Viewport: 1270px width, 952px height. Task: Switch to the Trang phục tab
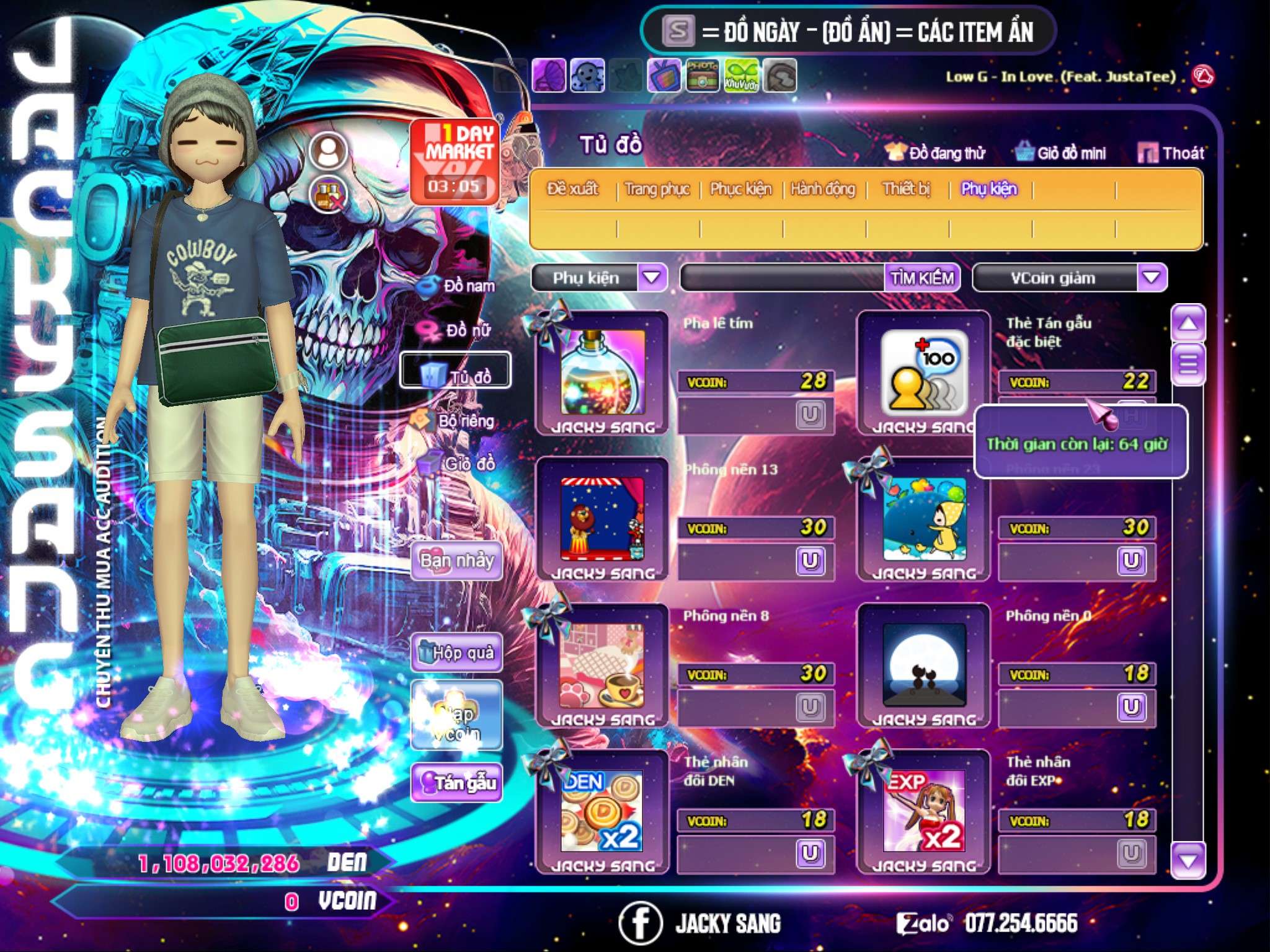point(657,189)
